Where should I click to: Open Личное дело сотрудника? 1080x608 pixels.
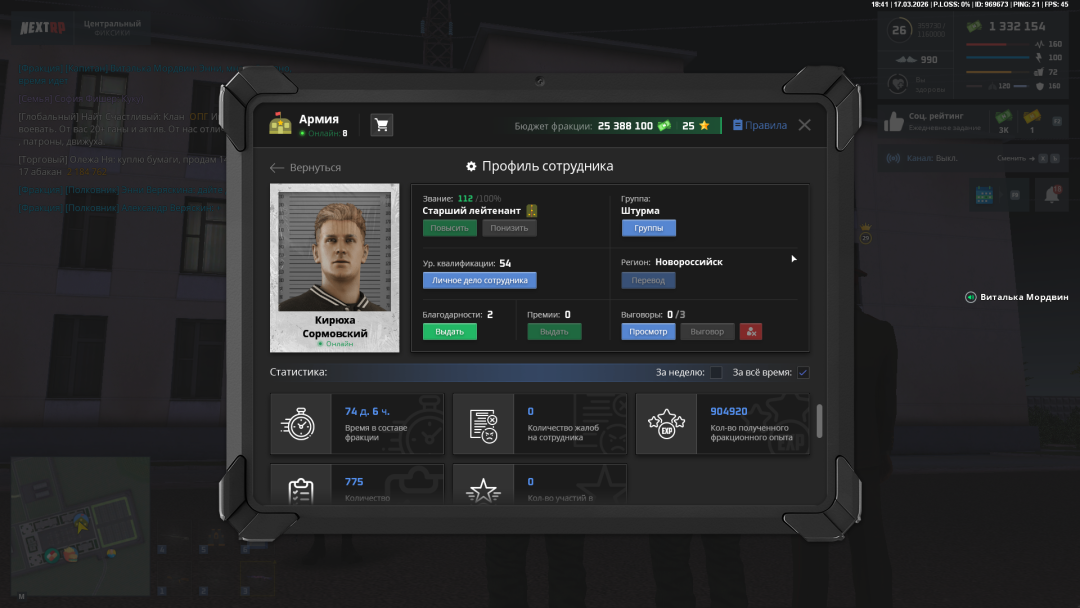pyautogui.click(x=479, y=281)
